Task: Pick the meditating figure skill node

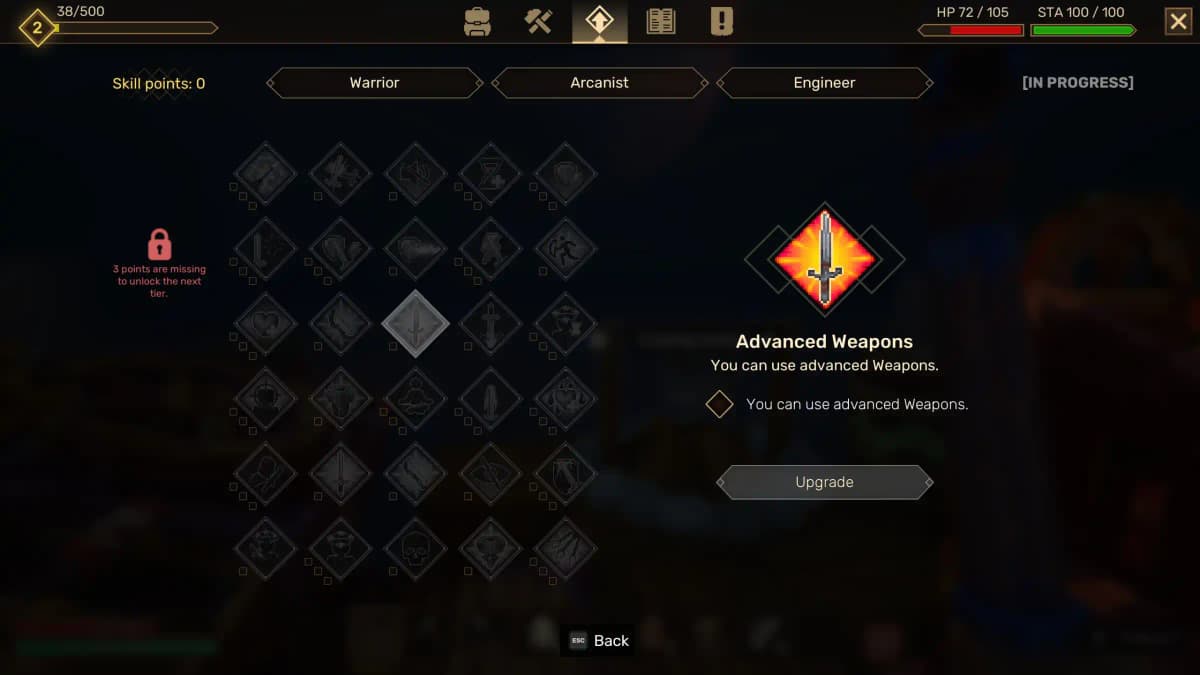Action: coord(415,399)
